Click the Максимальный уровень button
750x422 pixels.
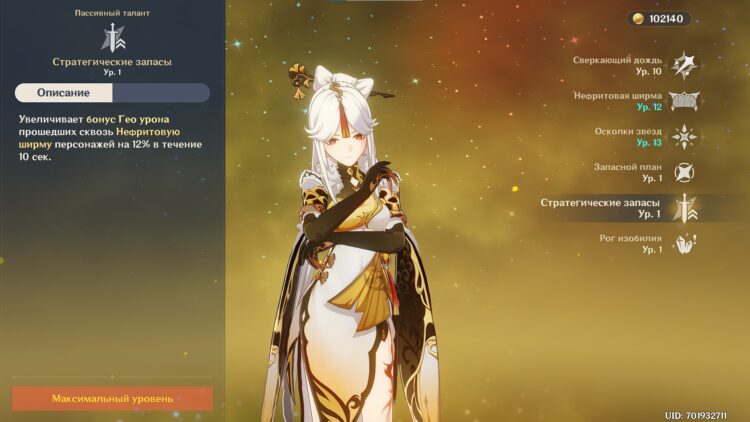coord(112,398)
